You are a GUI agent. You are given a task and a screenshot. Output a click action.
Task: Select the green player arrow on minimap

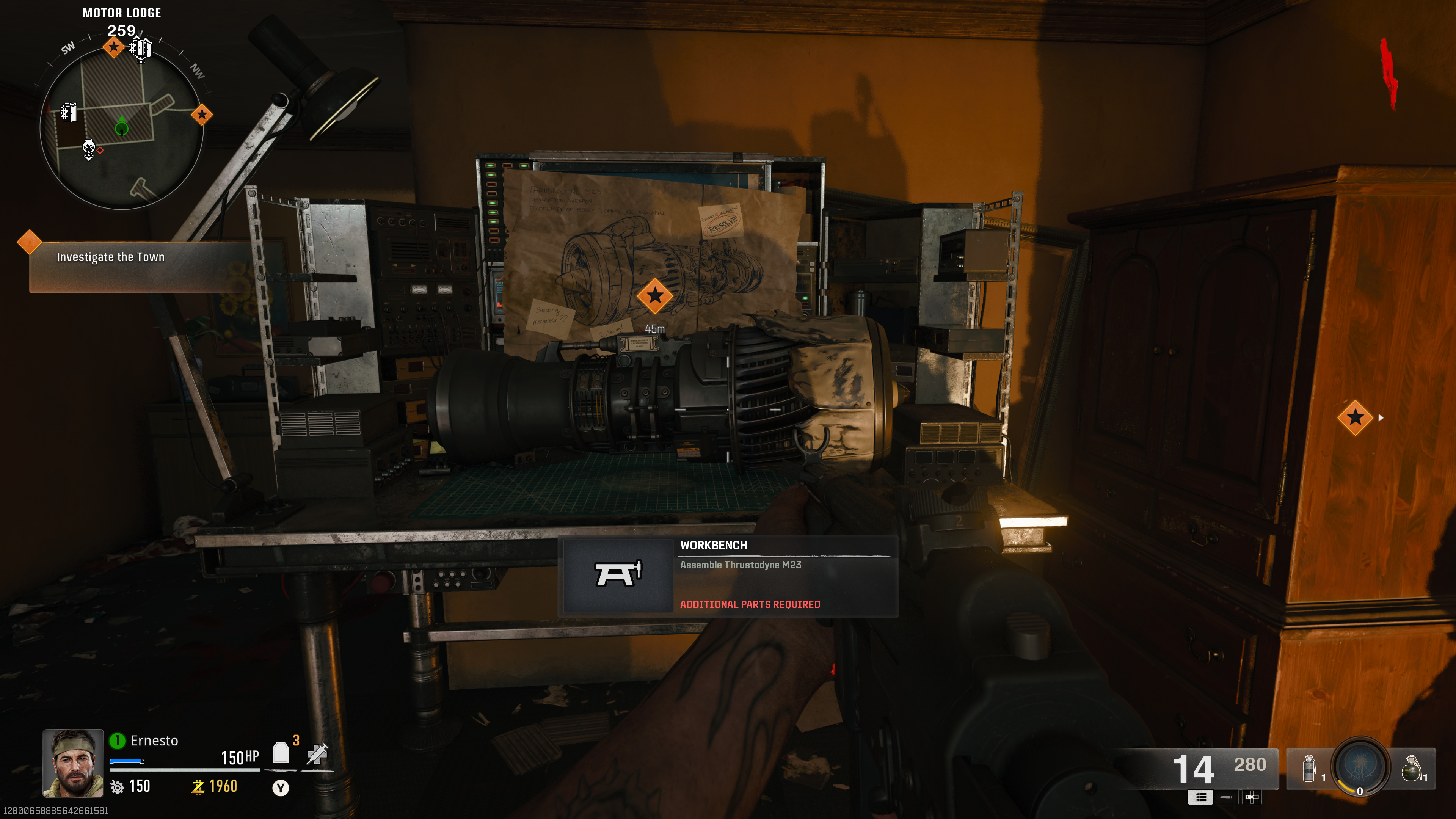click(x=121, y=127)
